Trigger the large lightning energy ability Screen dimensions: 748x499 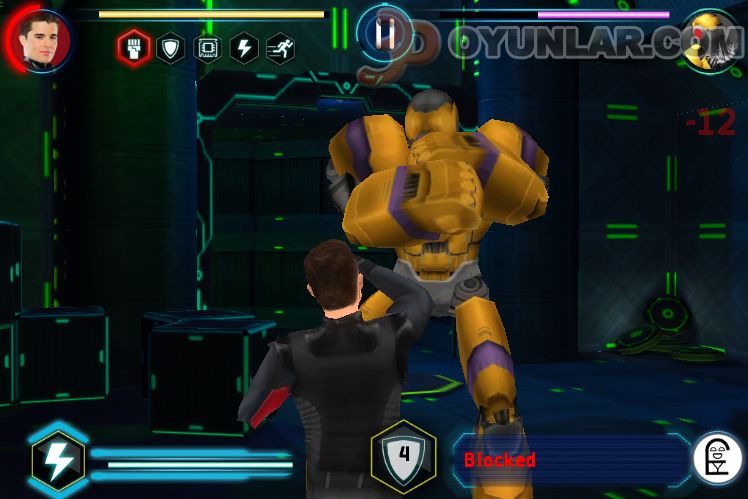point(58,460)
